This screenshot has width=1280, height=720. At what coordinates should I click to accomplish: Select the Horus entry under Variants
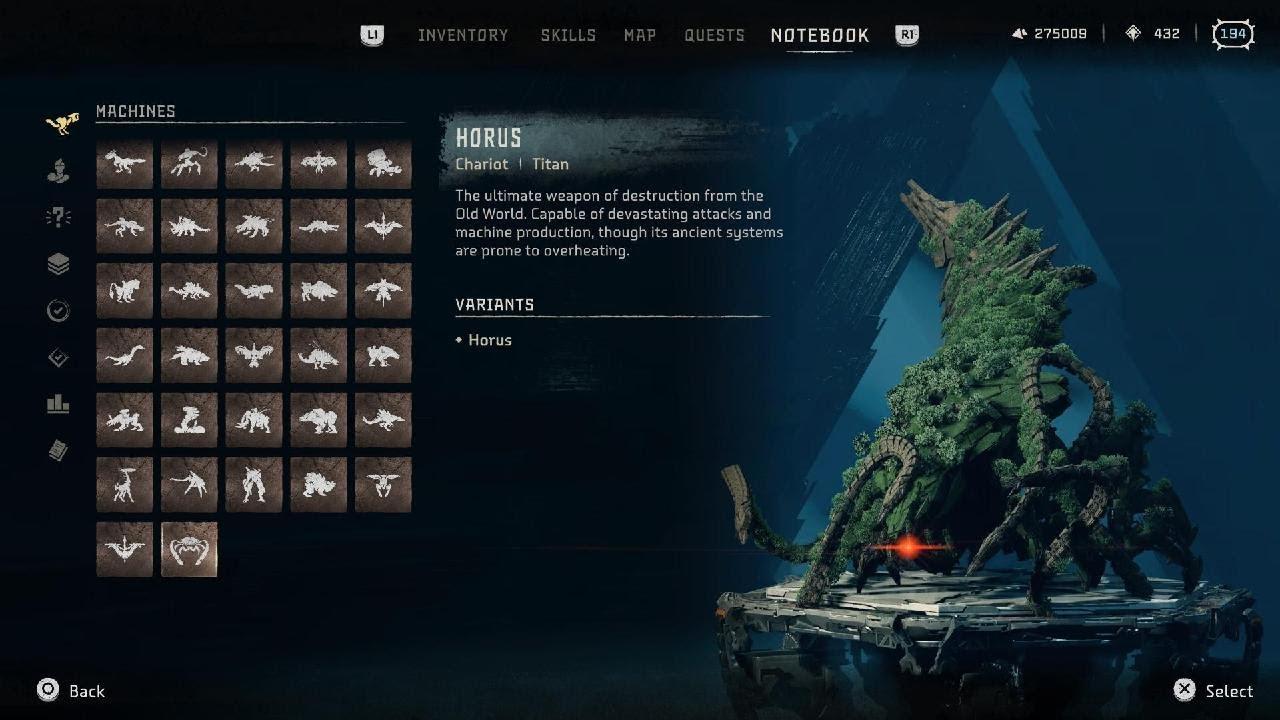[489, 340]
